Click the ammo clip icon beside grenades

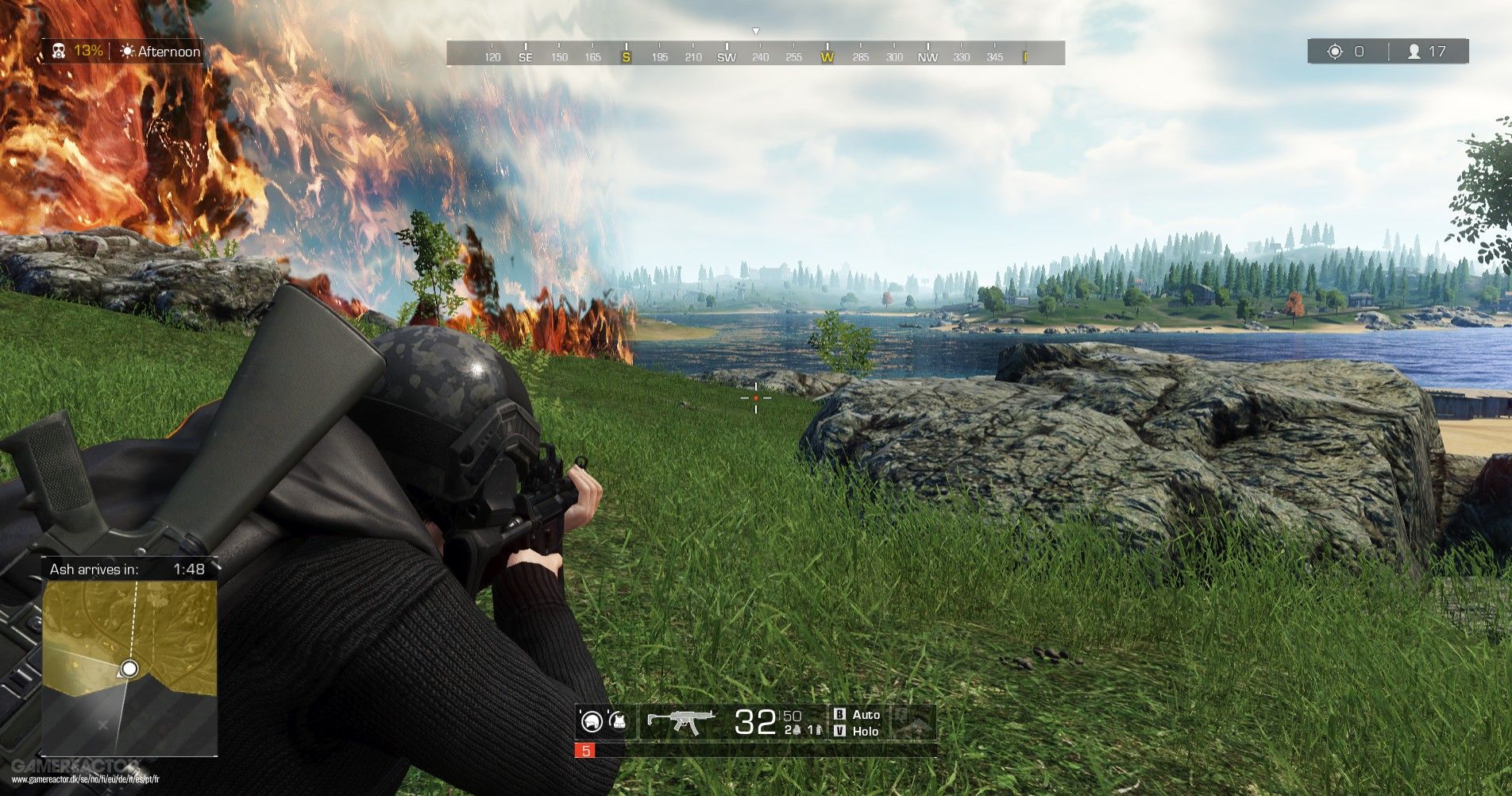coord(819,730)
